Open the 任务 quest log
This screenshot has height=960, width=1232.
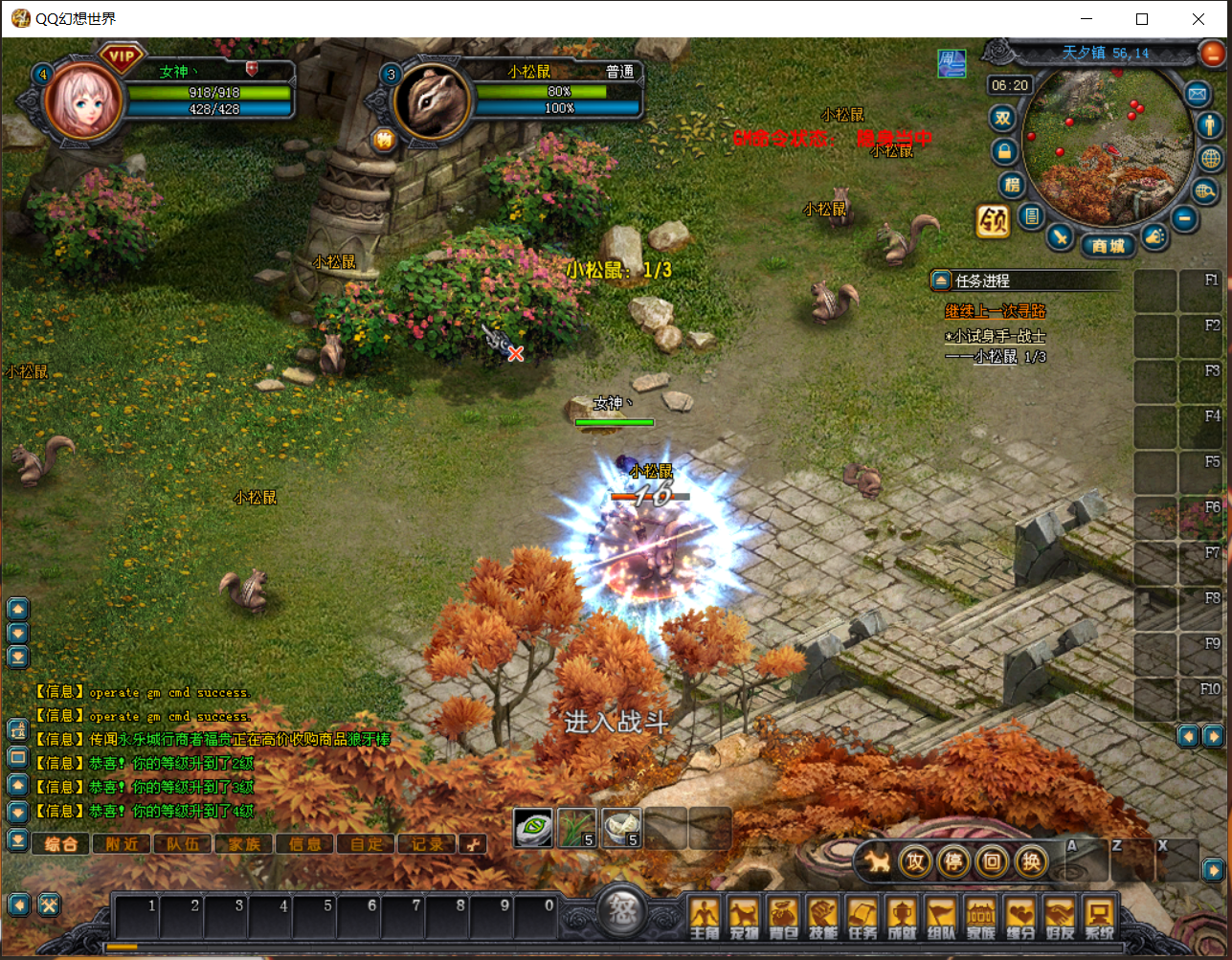862,918
